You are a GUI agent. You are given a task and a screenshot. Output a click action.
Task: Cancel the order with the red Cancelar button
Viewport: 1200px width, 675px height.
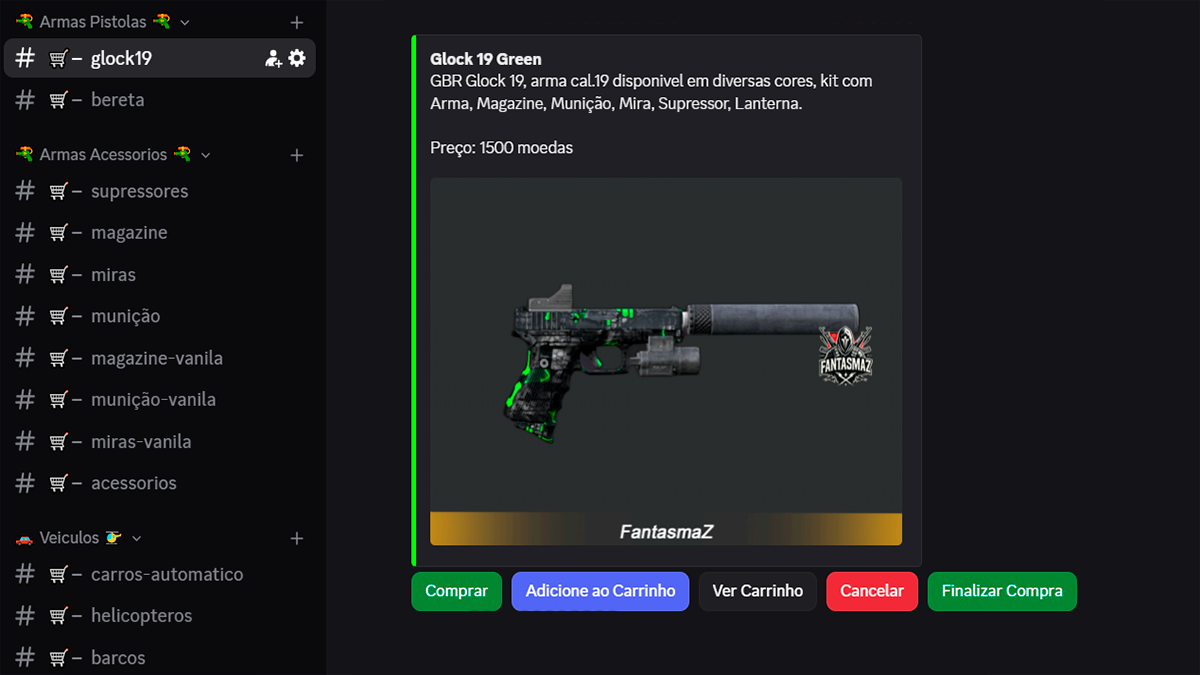tap(871, 591)
